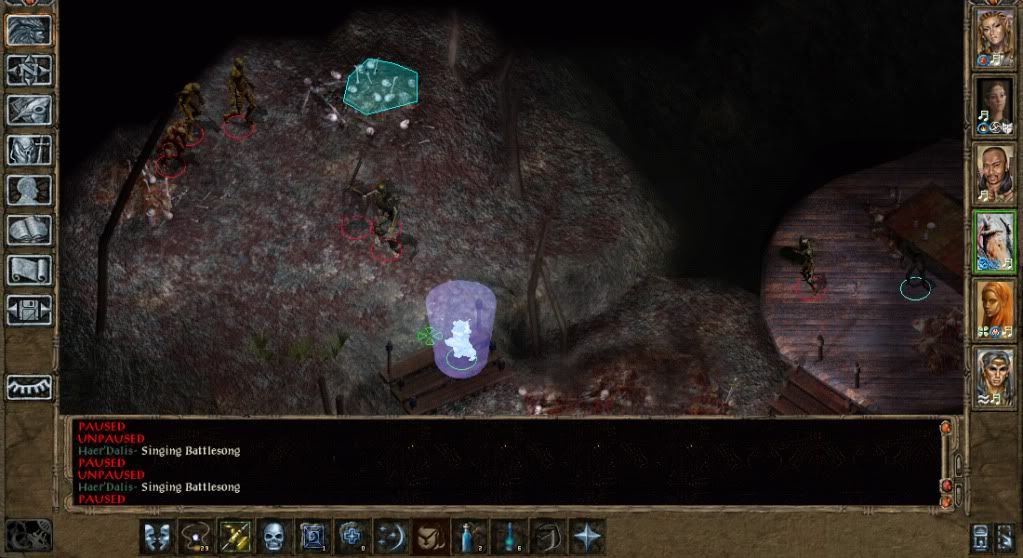
Task: Use the light blue potion quick item
Action: click(x=509, y=535)
